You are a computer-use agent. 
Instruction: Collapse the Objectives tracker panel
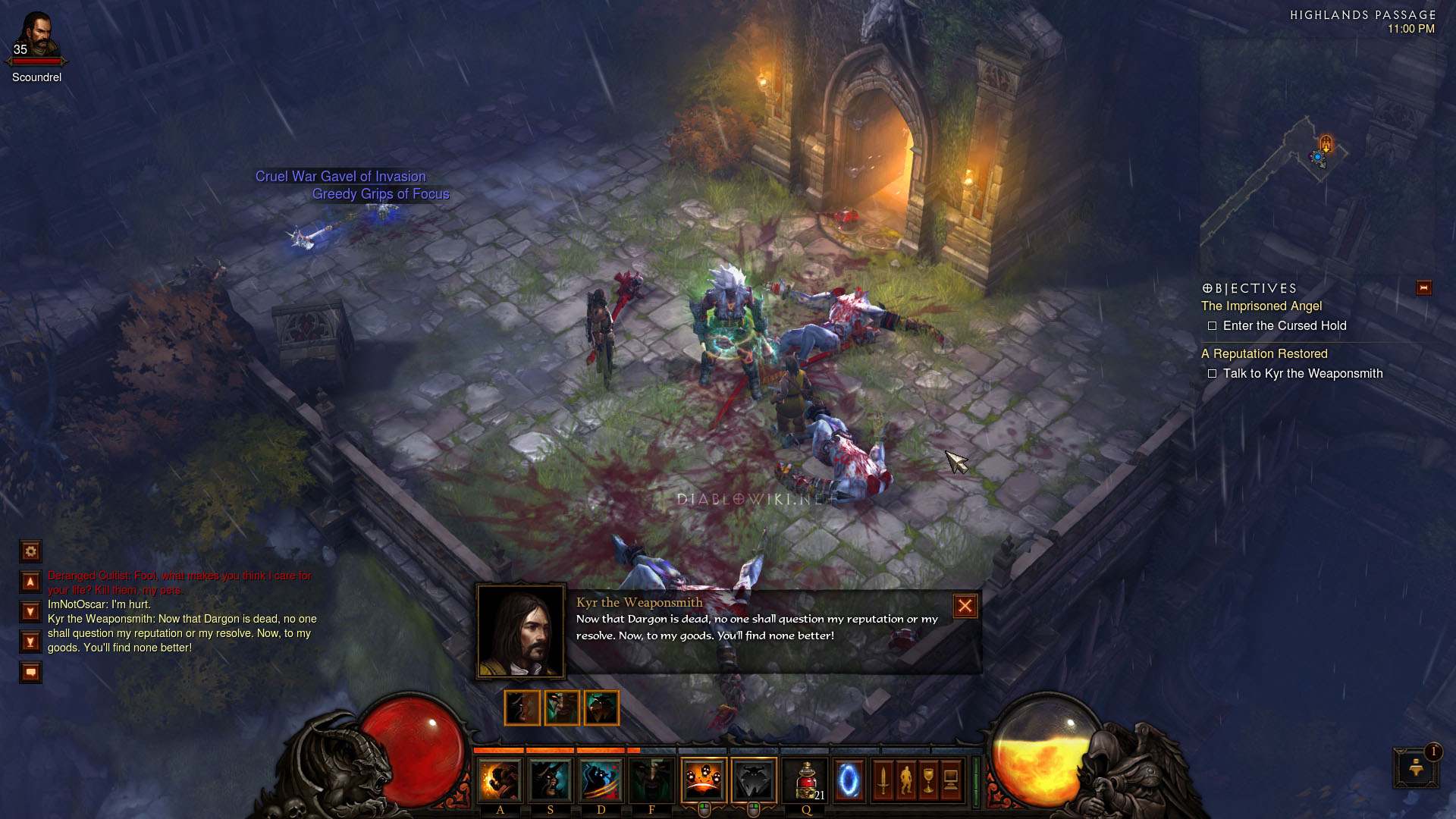[x=1423, y=287]
